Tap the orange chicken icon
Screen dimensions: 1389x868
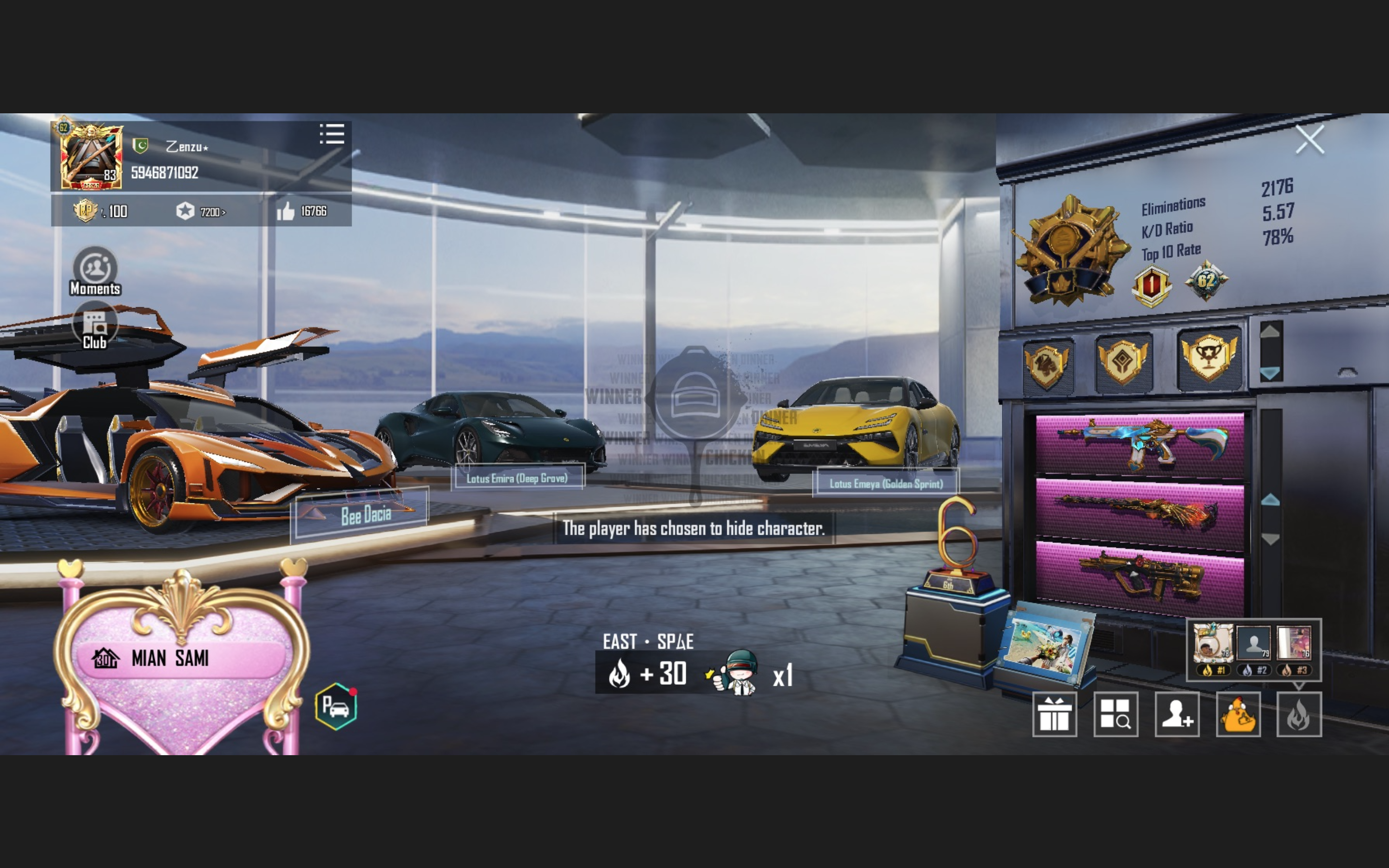(x=1238, y=714)
